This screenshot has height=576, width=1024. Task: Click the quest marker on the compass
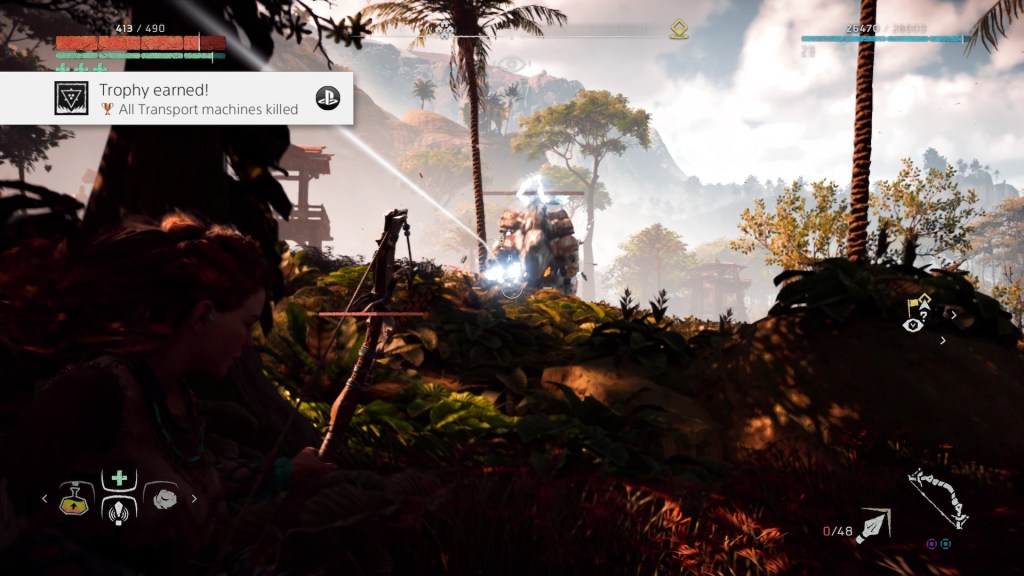[679, 30]
